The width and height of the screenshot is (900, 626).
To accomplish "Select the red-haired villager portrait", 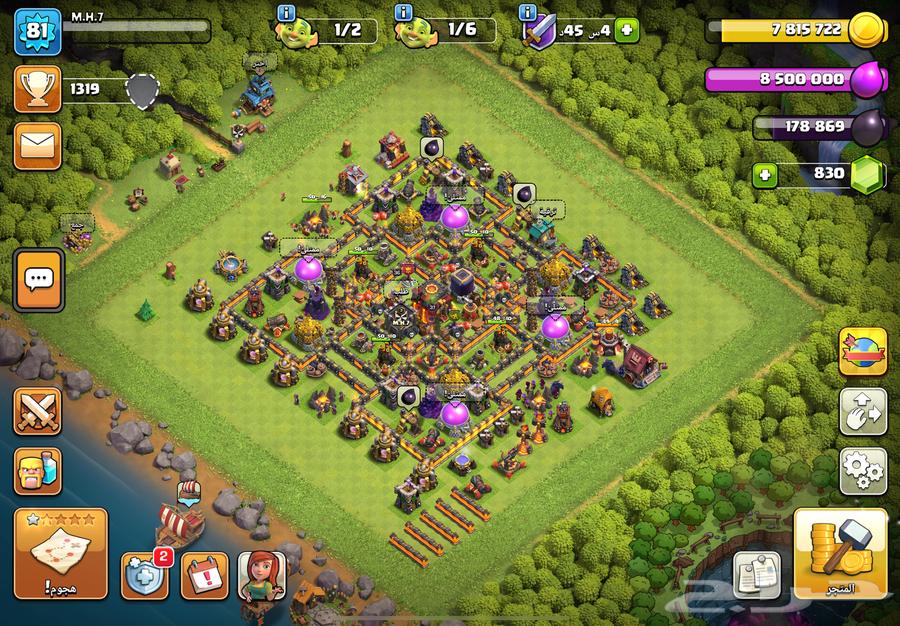I will [x=262, y=575].
